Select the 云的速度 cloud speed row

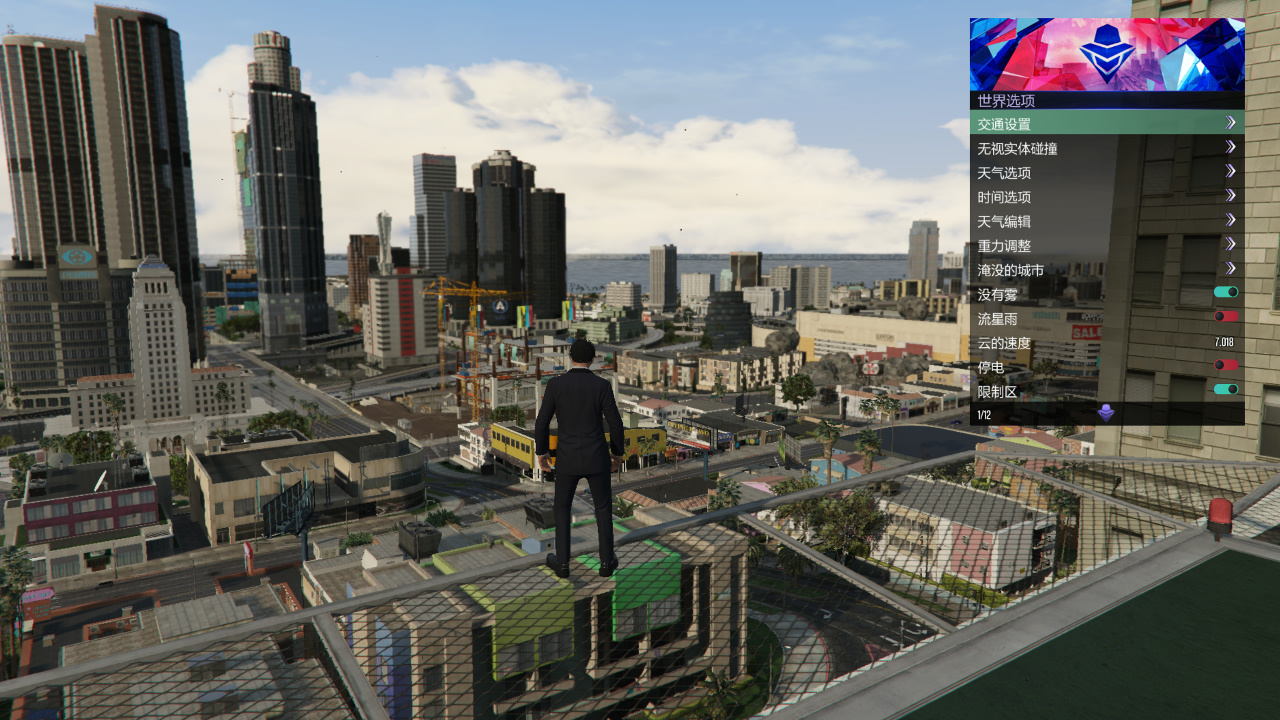[x=1106, y=343]
